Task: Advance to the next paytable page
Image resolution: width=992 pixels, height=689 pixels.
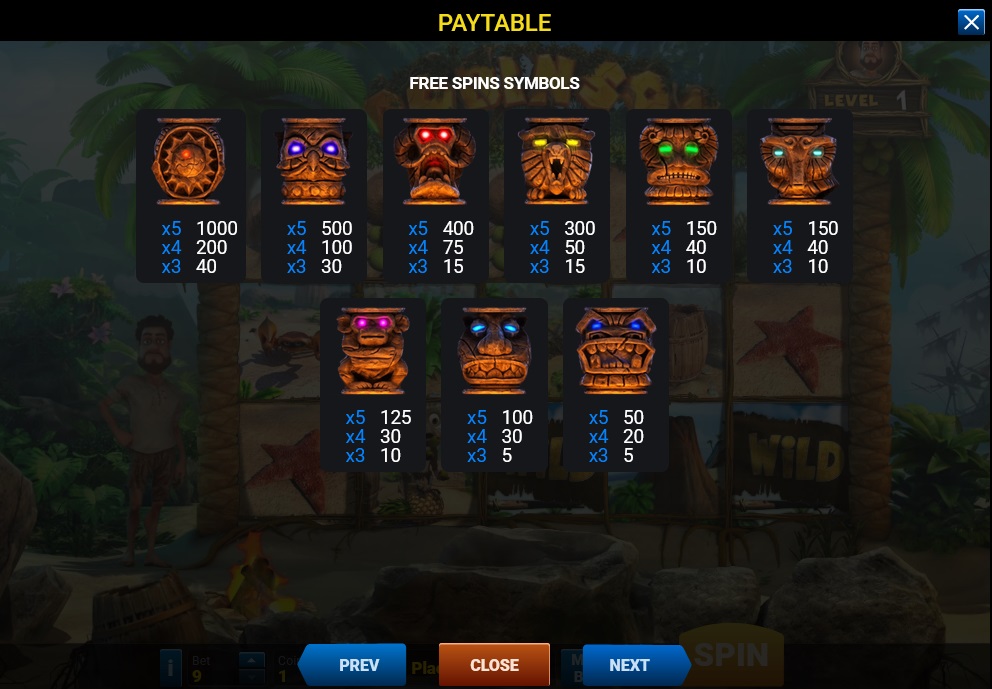Action: coord(631,665)
